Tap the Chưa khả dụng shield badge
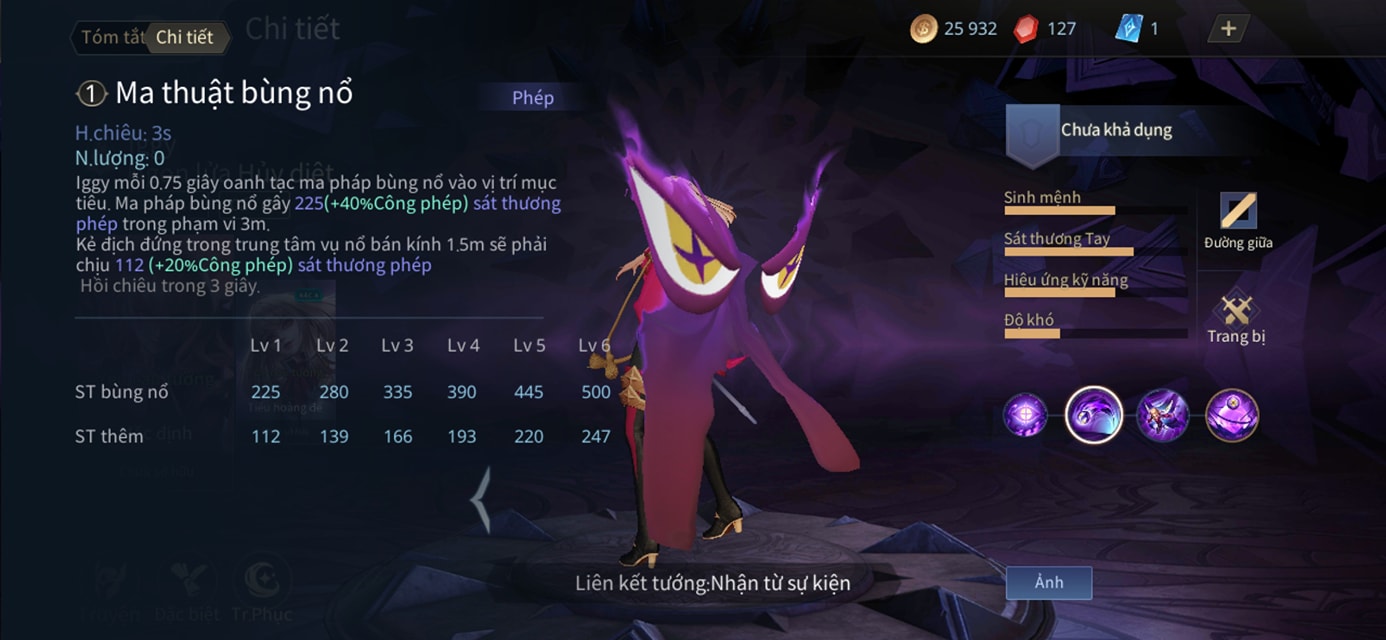The image size is (1386, 640). pyautogui.click(x=1032, y=134)
